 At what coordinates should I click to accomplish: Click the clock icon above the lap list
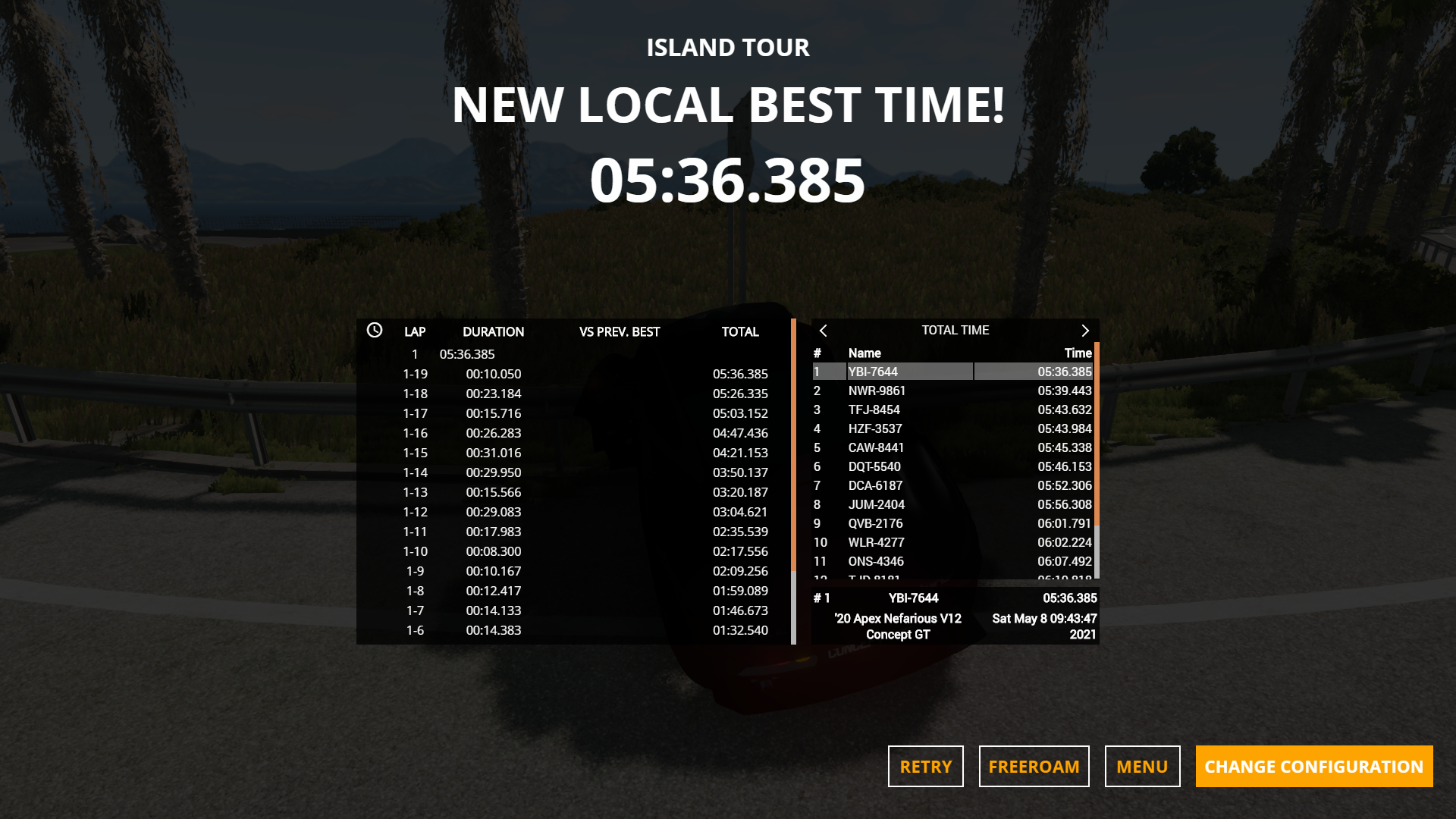point(374,331)
